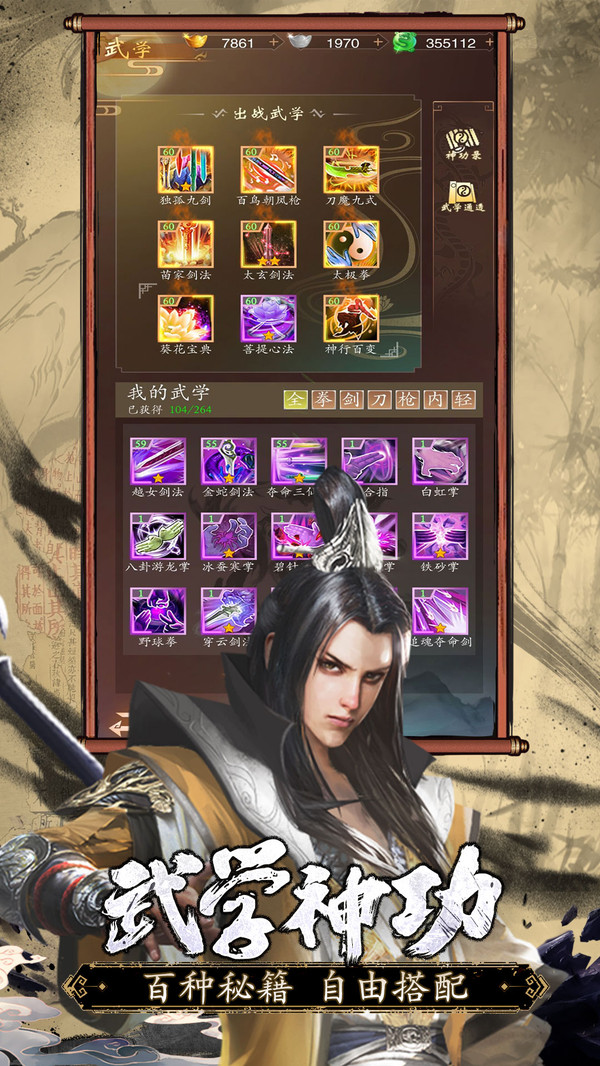Choose the 葵花宝典 lotus skill
The image size is (600, 1066).
[185, 318]
